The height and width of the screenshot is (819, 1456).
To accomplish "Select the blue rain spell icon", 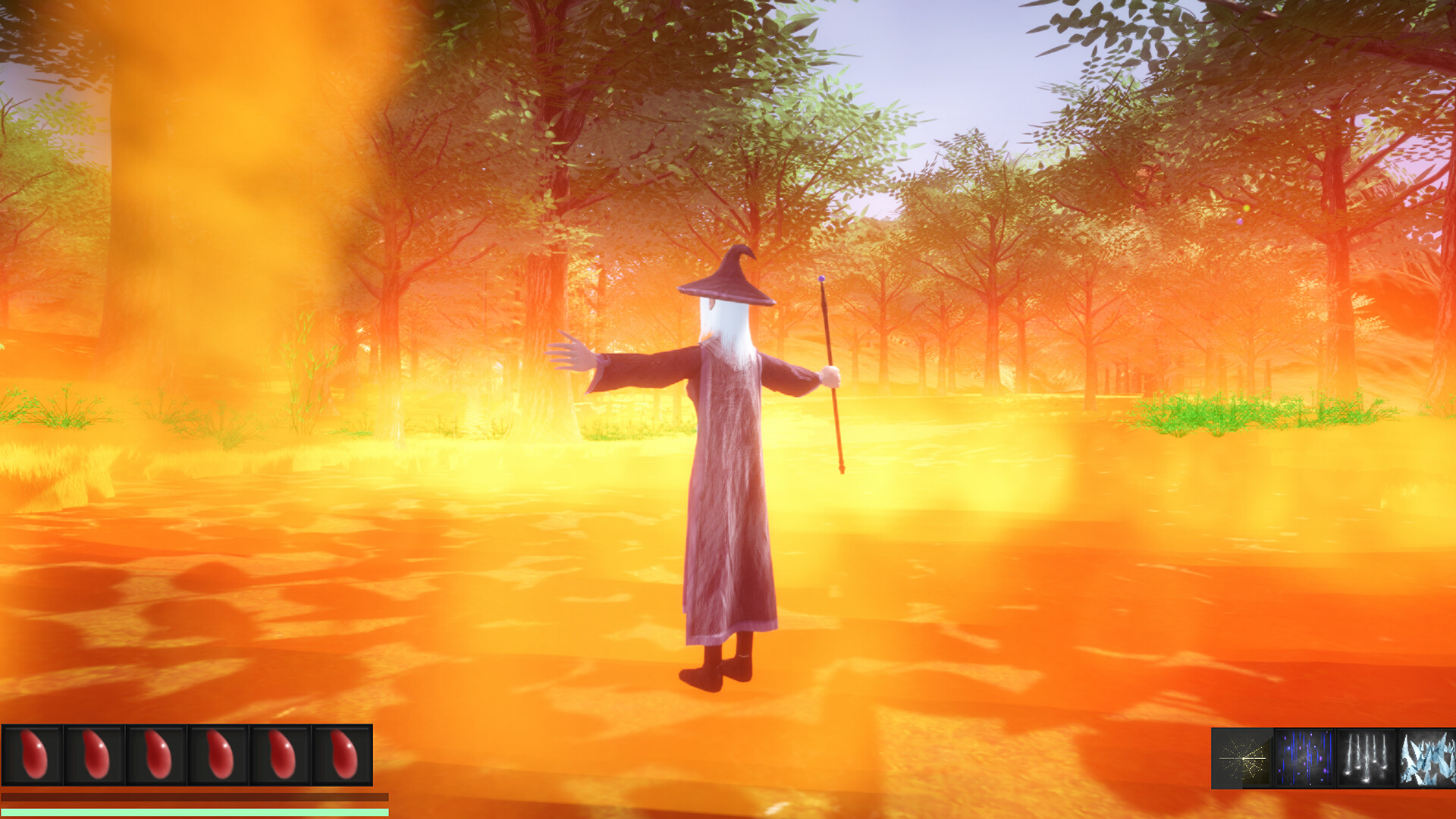I will pyautogui.click(x=1303, y=757).
